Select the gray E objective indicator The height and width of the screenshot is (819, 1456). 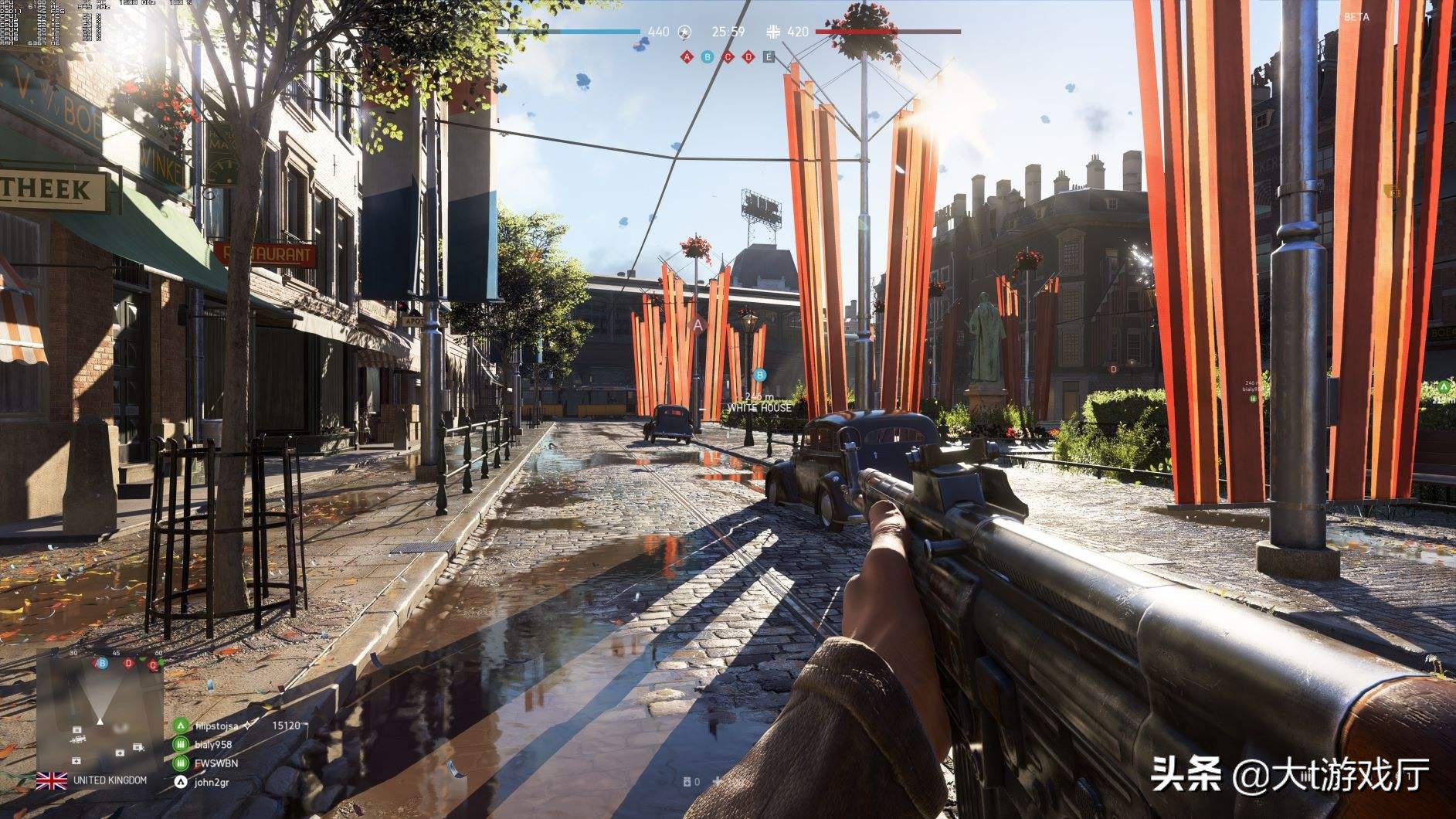click(x=769, y=56)
